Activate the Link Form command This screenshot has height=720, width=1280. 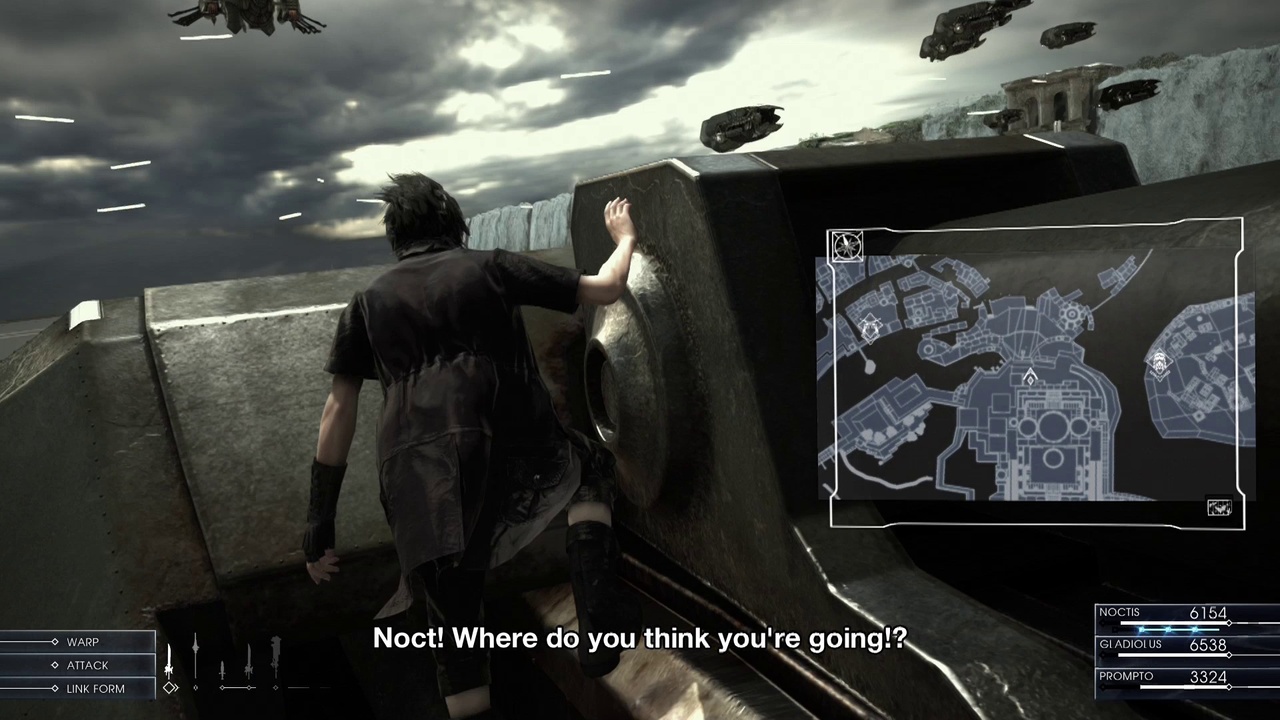(95, 689)
